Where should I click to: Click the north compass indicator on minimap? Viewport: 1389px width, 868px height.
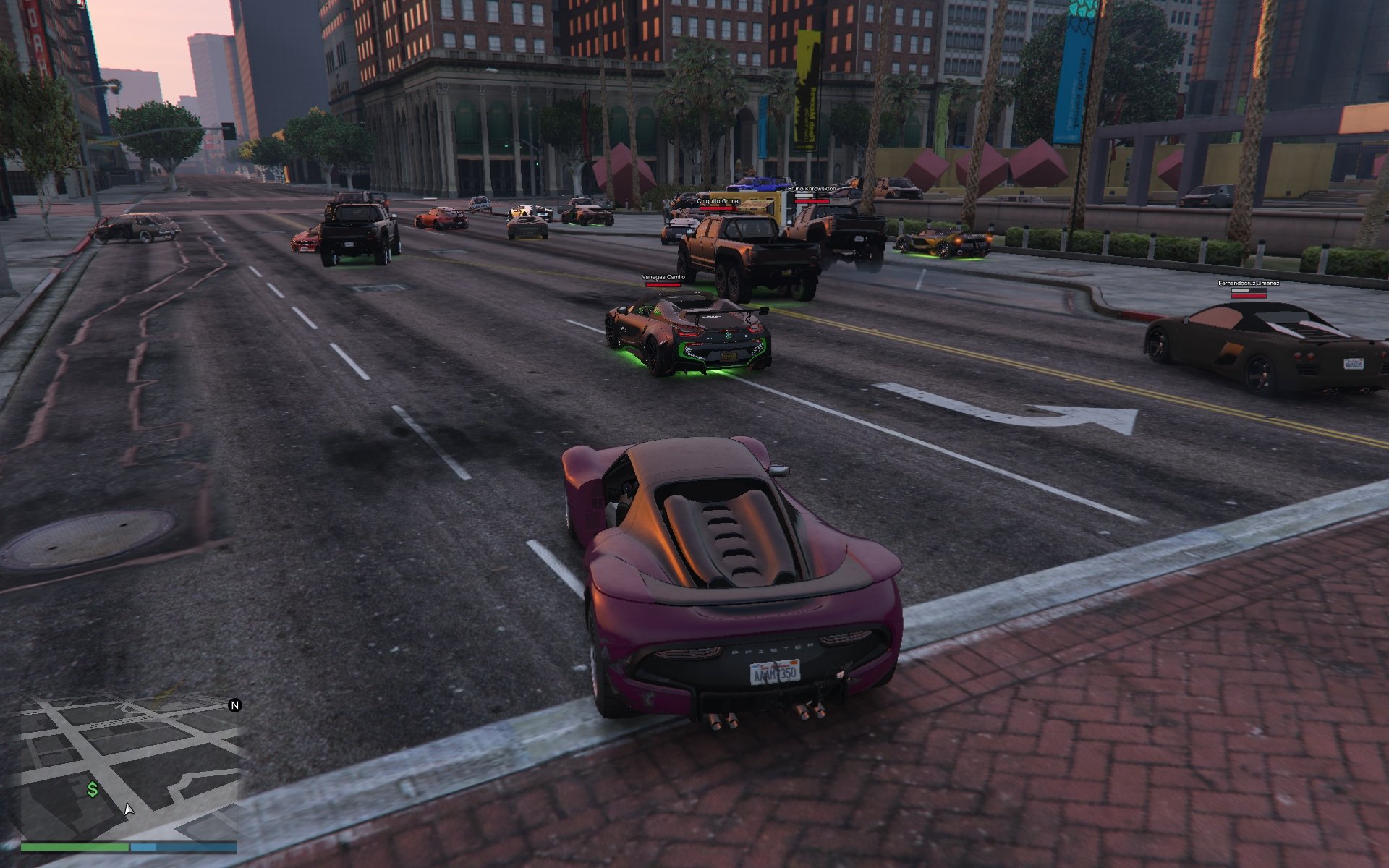click(234, 705)
